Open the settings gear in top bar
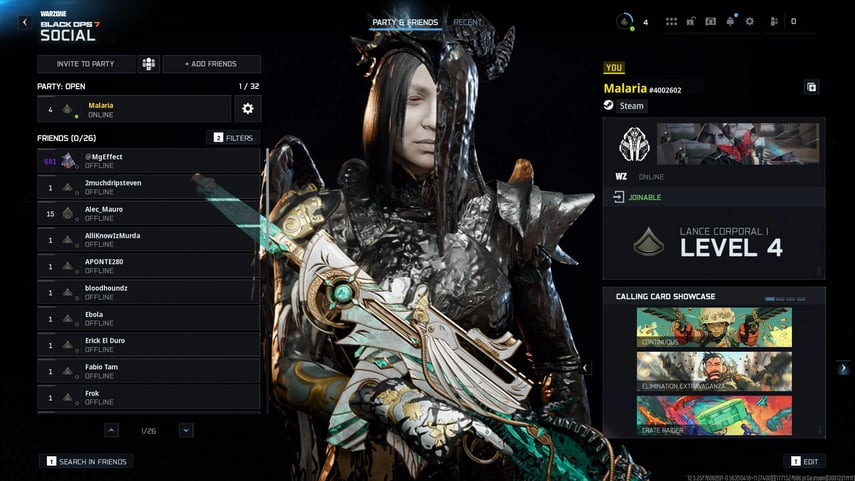 click(750, 21)
